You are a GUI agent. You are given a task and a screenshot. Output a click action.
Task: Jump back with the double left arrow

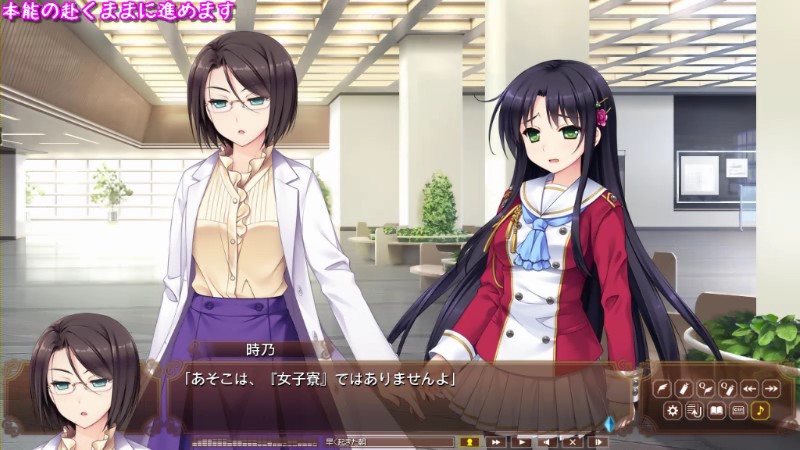(749, 389)
